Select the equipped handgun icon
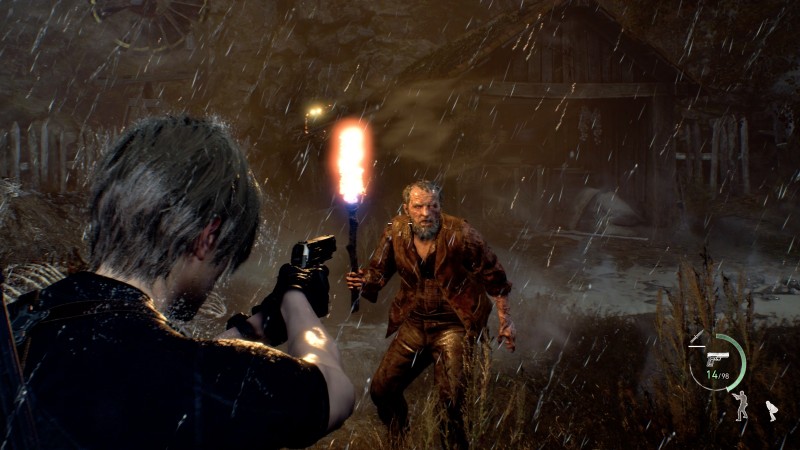The image size is (800, 450). point(717,358)
